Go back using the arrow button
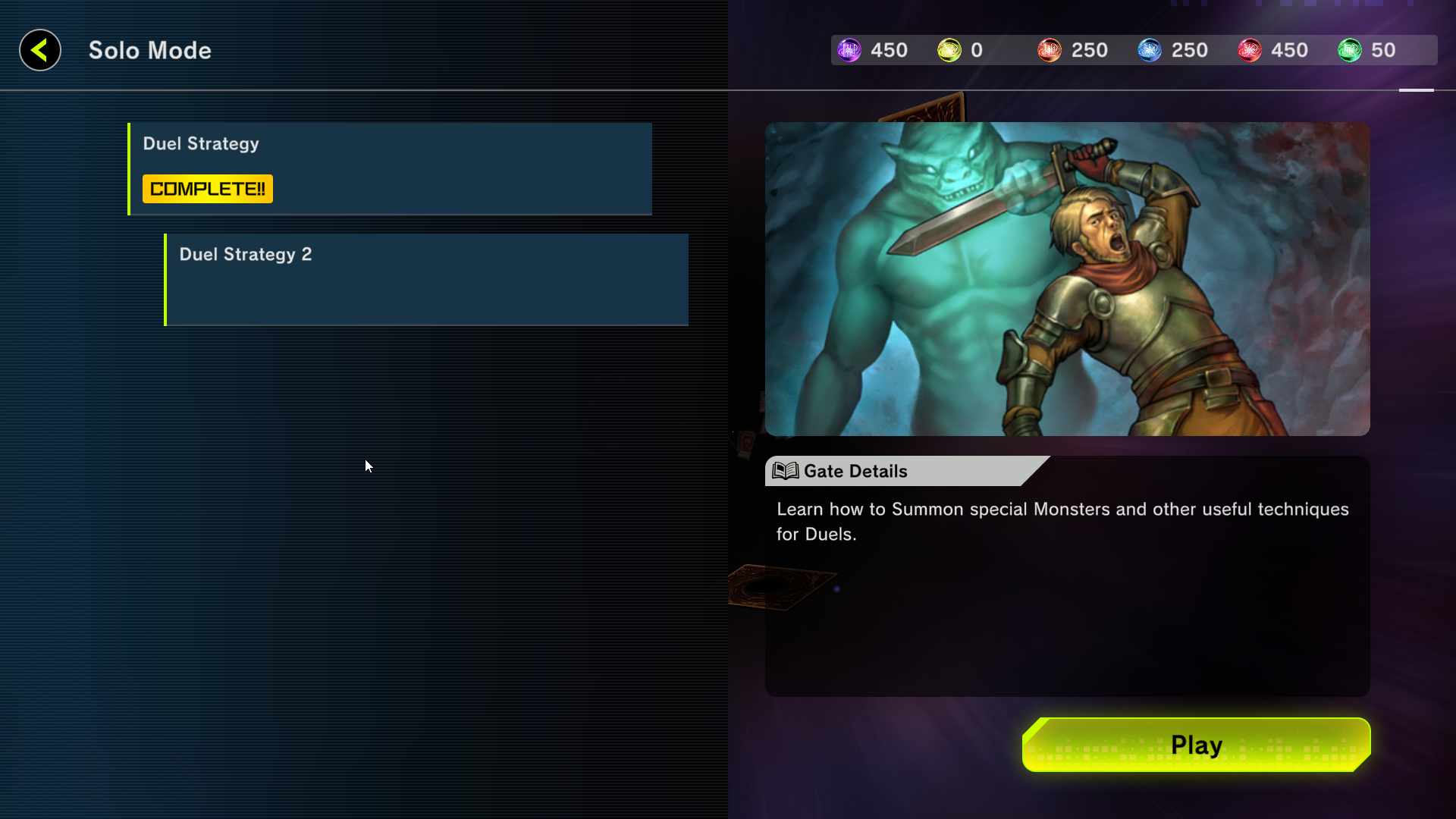The height and width of the screenshot is (819, 1456). (x=40, y=51)
